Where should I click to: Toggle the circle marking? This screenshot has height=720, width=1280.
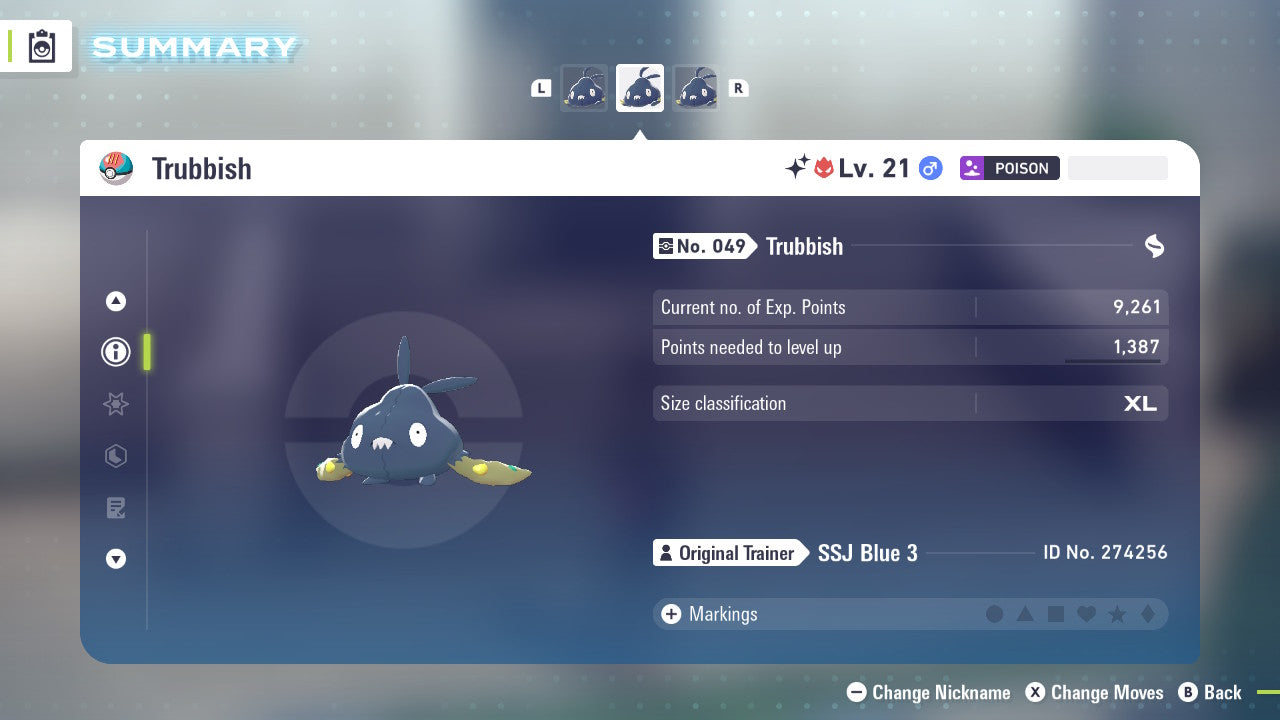995,614
